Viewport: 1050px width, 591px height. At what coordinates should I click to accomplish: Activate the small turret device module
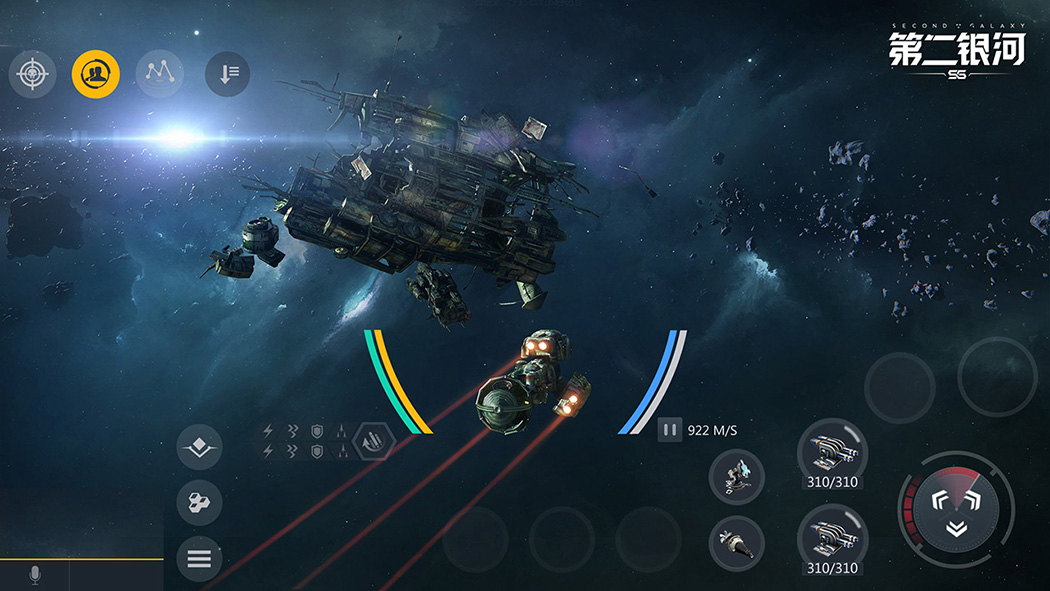736,476
